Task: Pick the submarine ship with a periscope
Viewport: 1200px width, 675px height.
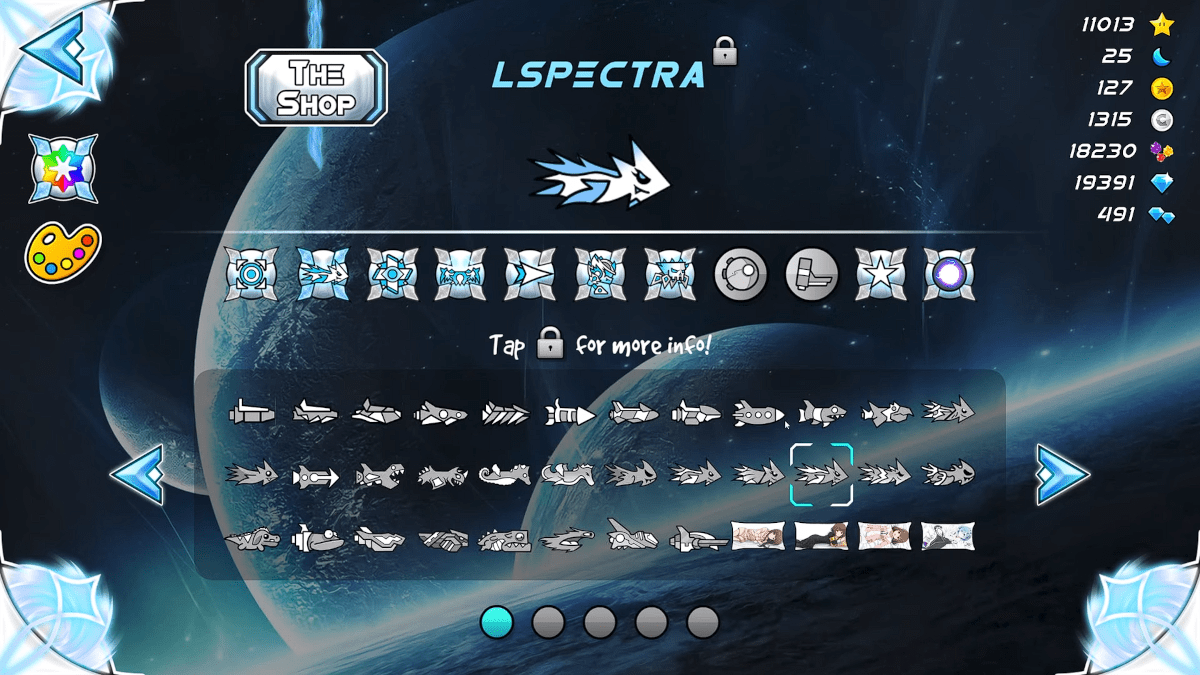Action: coord(317,538)
